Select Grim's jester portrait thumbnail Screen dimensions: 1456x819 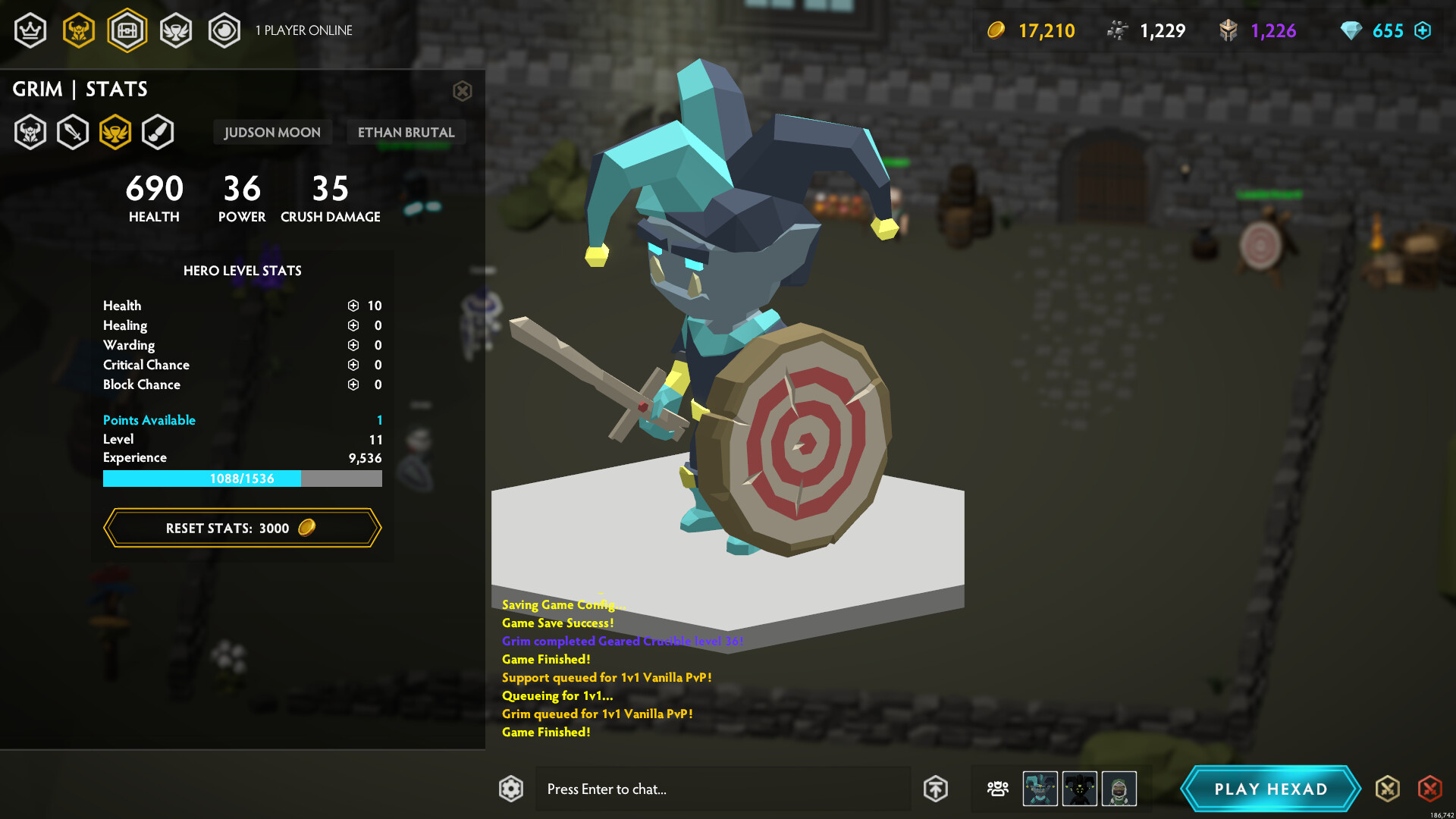point(1038,789)
